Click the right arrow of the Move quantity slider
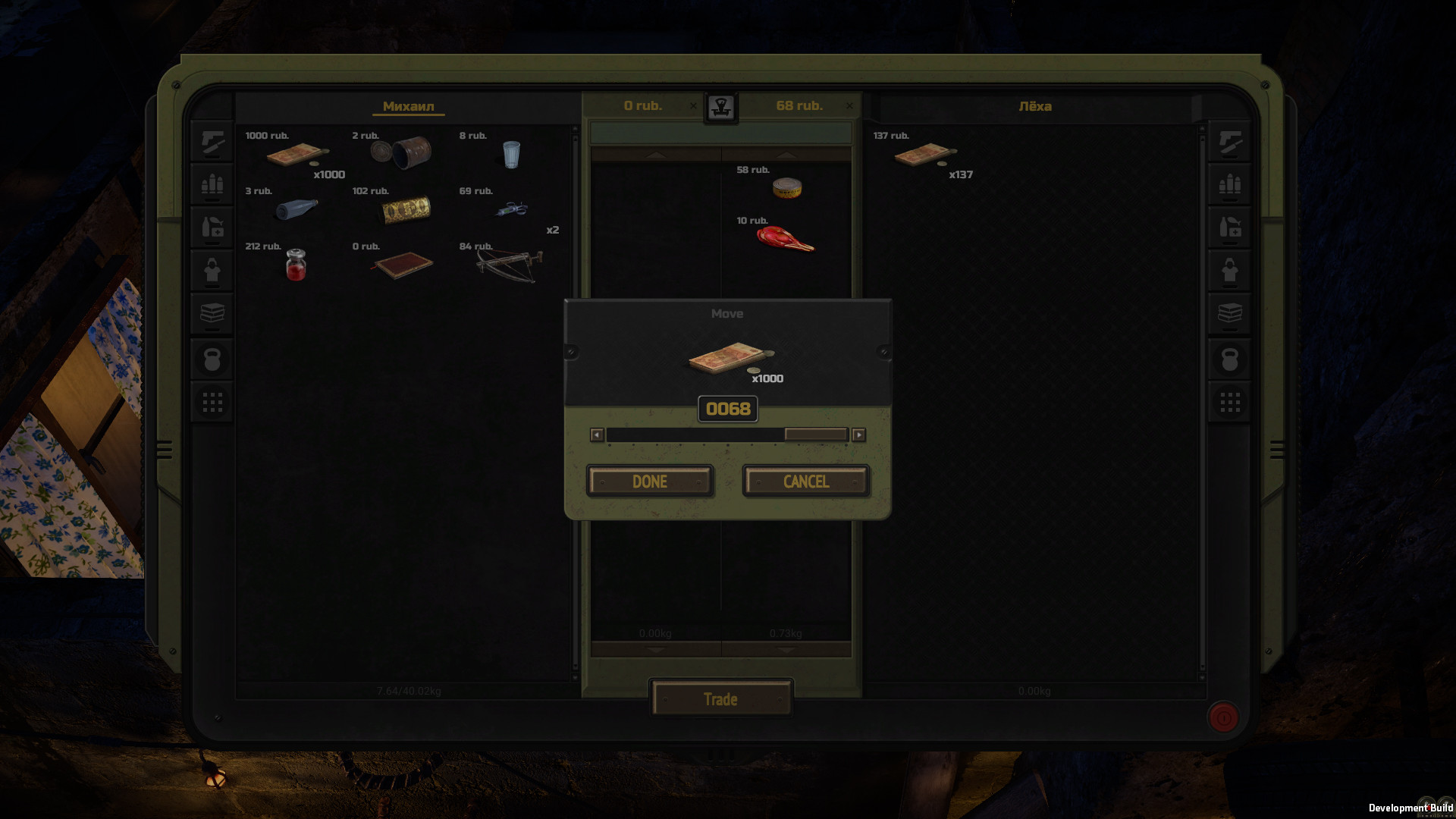Viewport: 1456px width, 819px height. (x=858, y=435)
